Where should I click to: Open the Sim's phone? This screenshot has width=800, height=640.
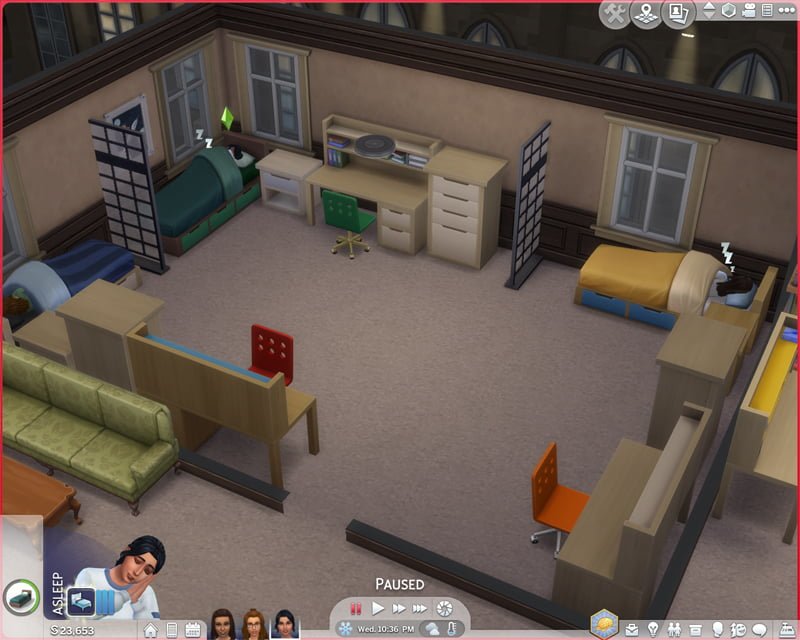pos(171,630)
